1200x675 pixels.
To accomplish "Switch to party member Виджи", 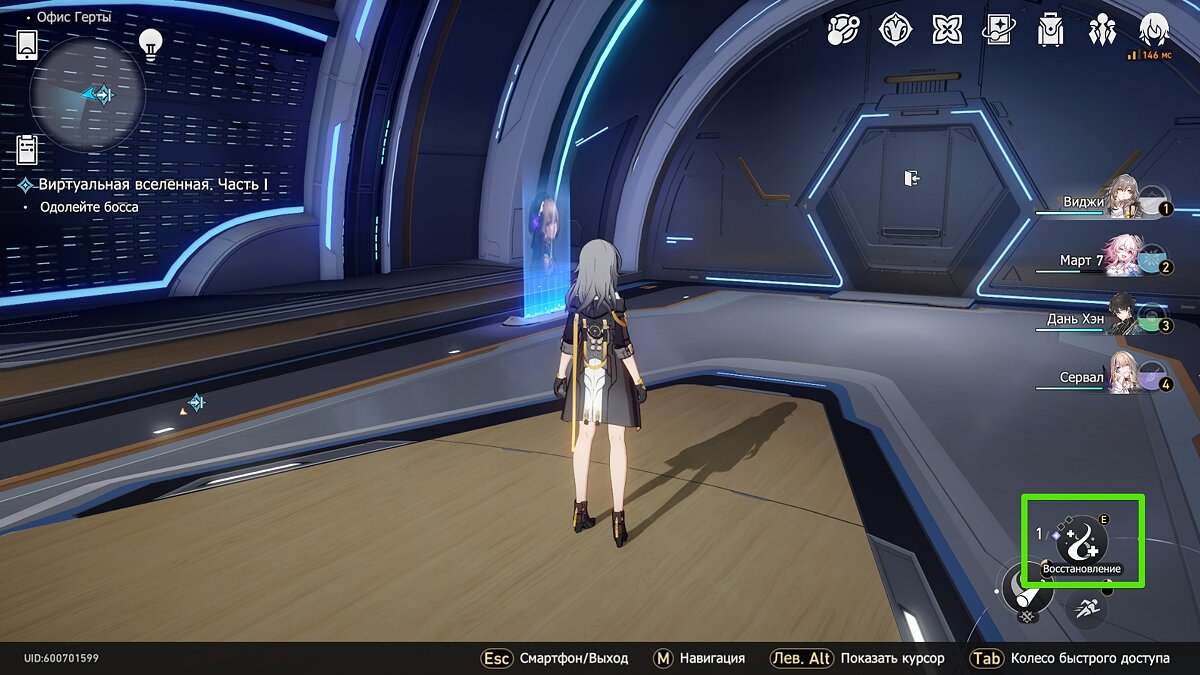I will pos(1125,201).
